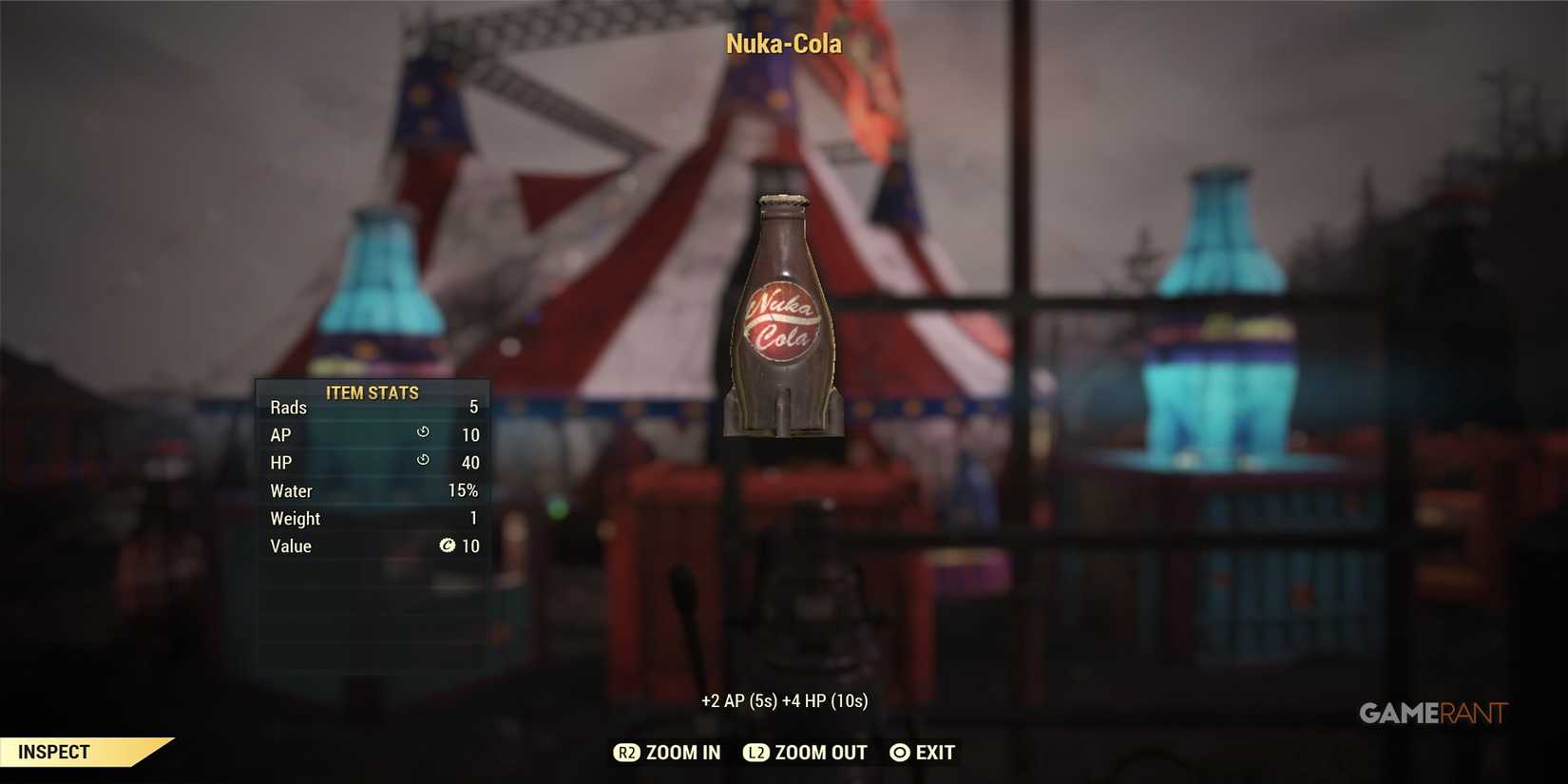Image resolution: width=1568 pixels, height=784 pixels.
Task: Select the Value stat row
Action: 371,545
